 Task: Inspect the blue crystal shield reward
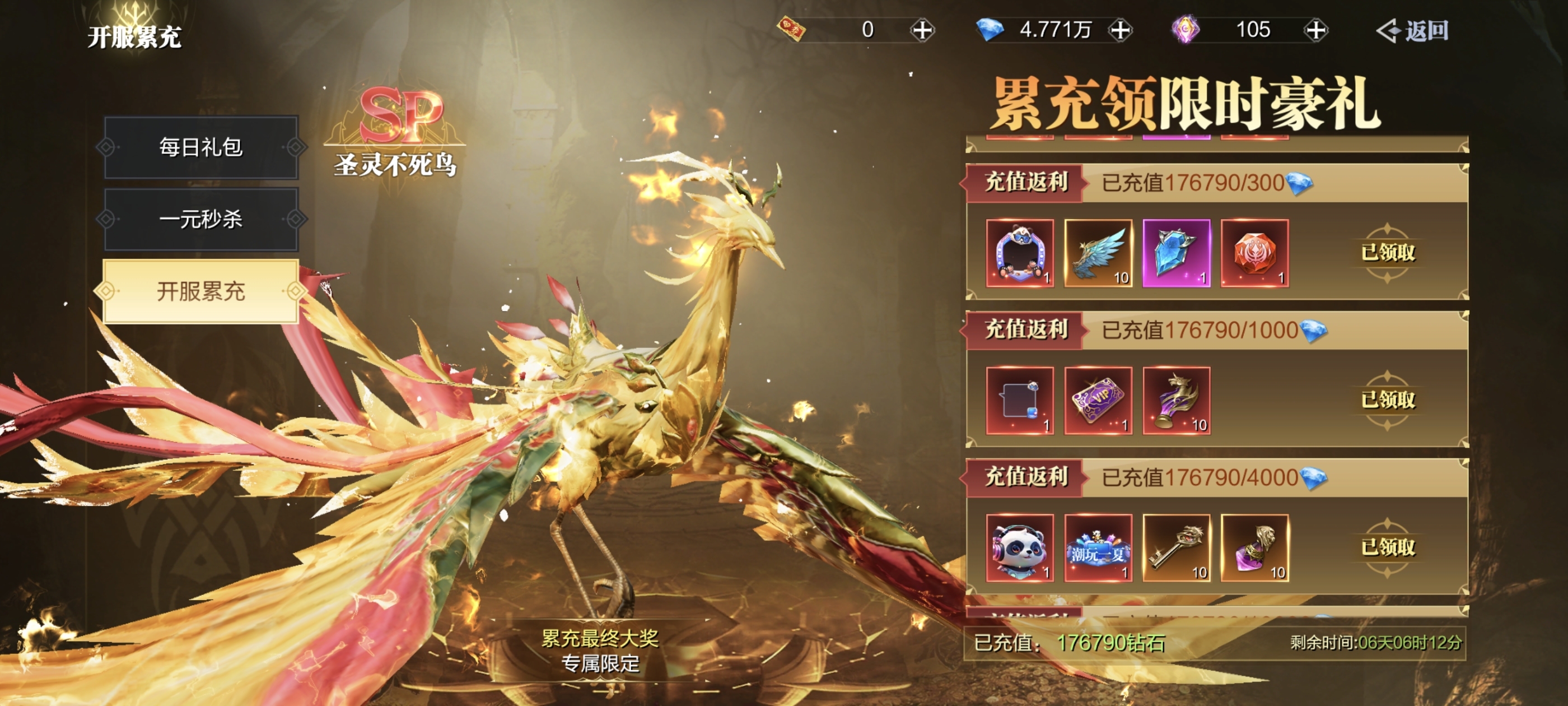click(1176, 253)
